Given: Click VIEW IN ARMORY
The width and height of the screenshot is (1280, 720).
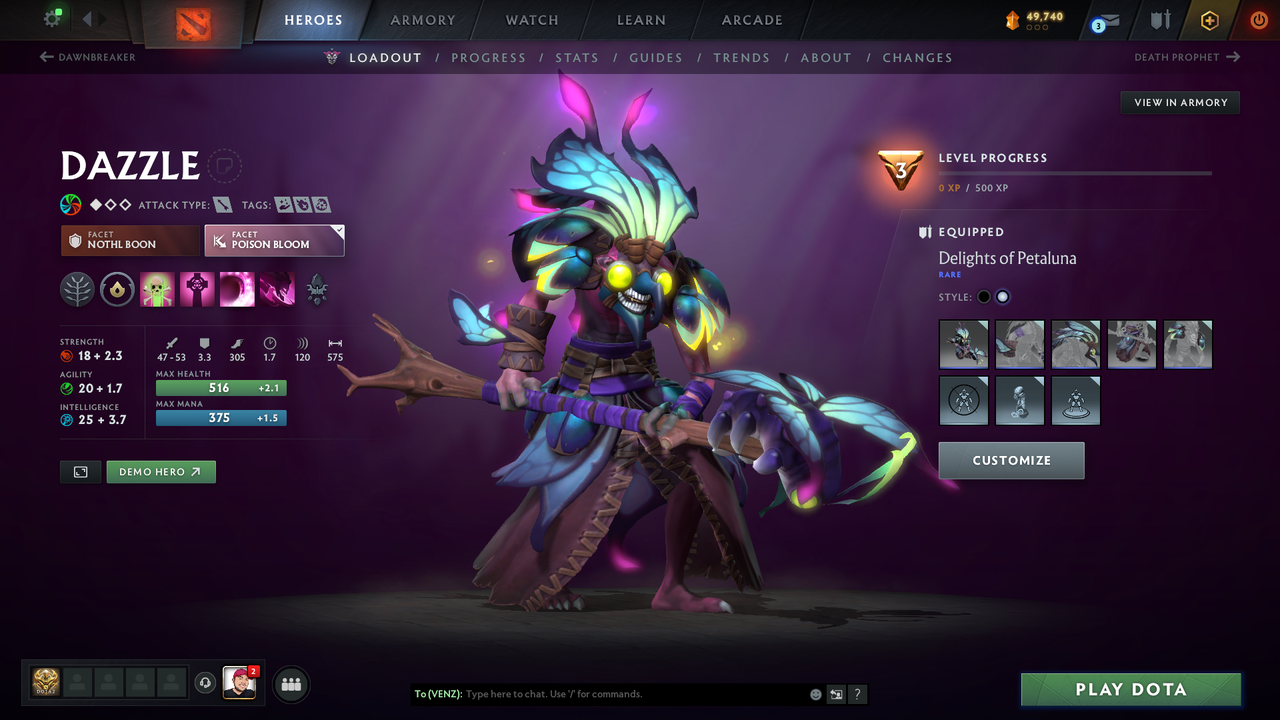Looking at the screenshot, I should (1179, 102).
